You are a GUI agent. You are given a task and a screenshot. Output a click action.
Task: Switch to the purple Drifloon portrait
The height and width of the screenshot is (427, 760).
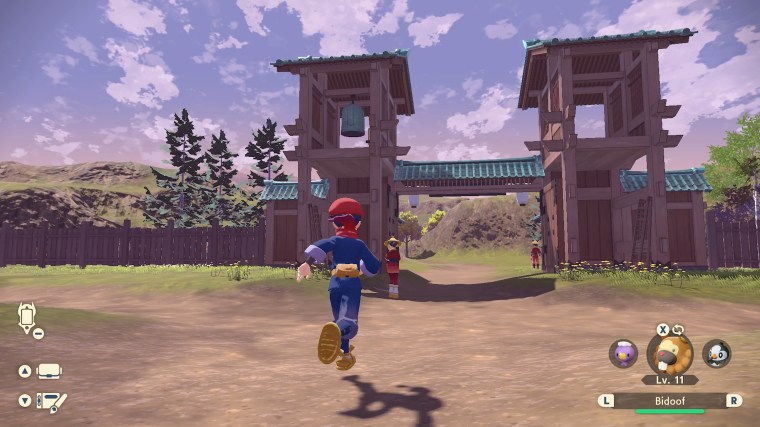click(623, 353)
